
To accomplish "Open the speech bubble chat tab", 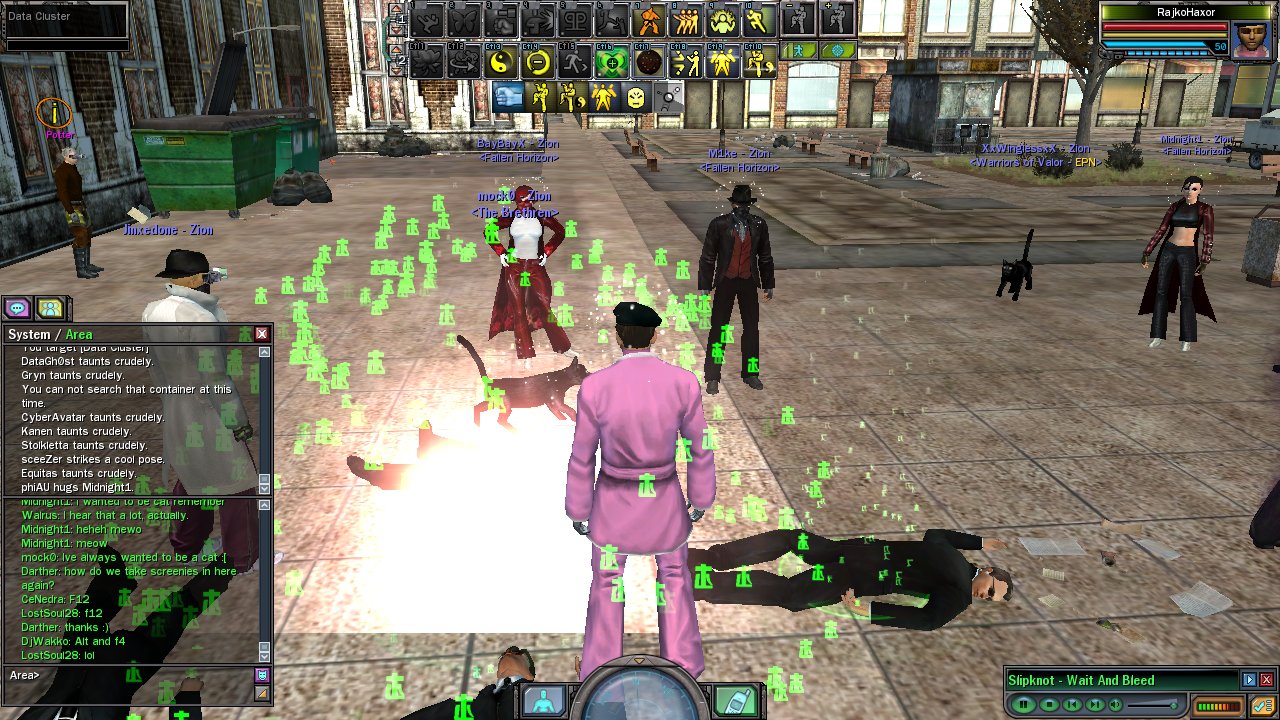I will click(x=17, y=308).
